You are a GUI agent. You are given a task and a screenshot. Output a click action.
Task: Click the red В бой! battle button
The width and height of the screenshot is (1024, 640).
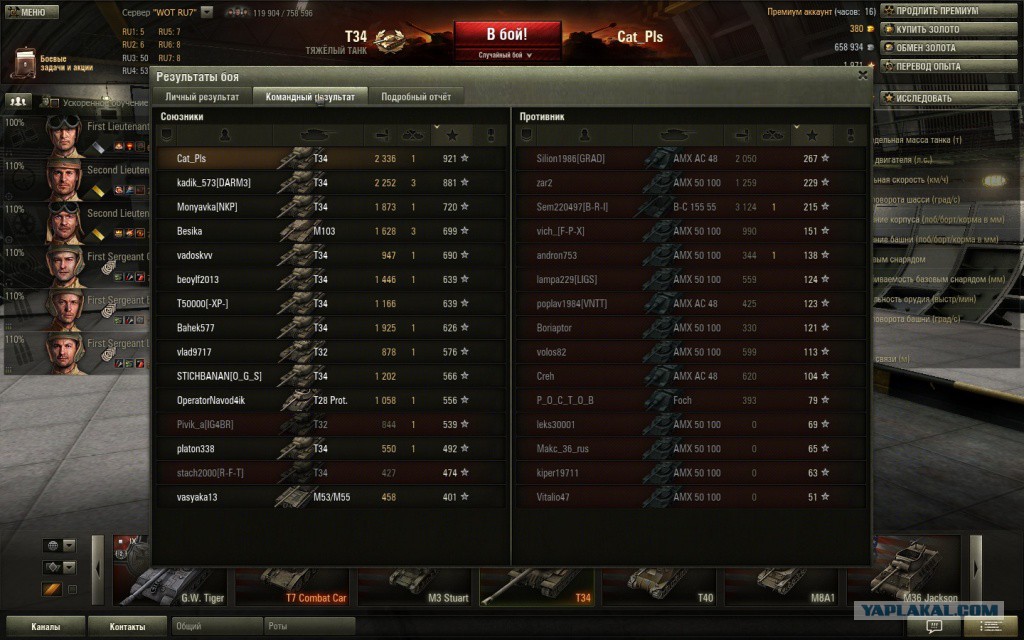[507, 37]
